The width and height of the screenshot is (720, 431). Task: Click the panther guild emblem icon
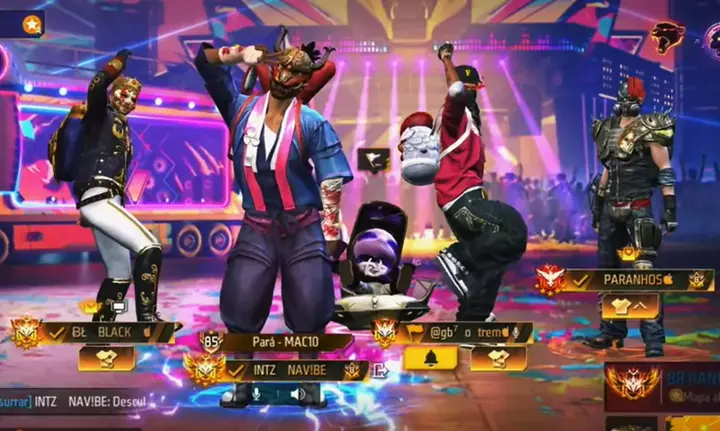[668, 38]
